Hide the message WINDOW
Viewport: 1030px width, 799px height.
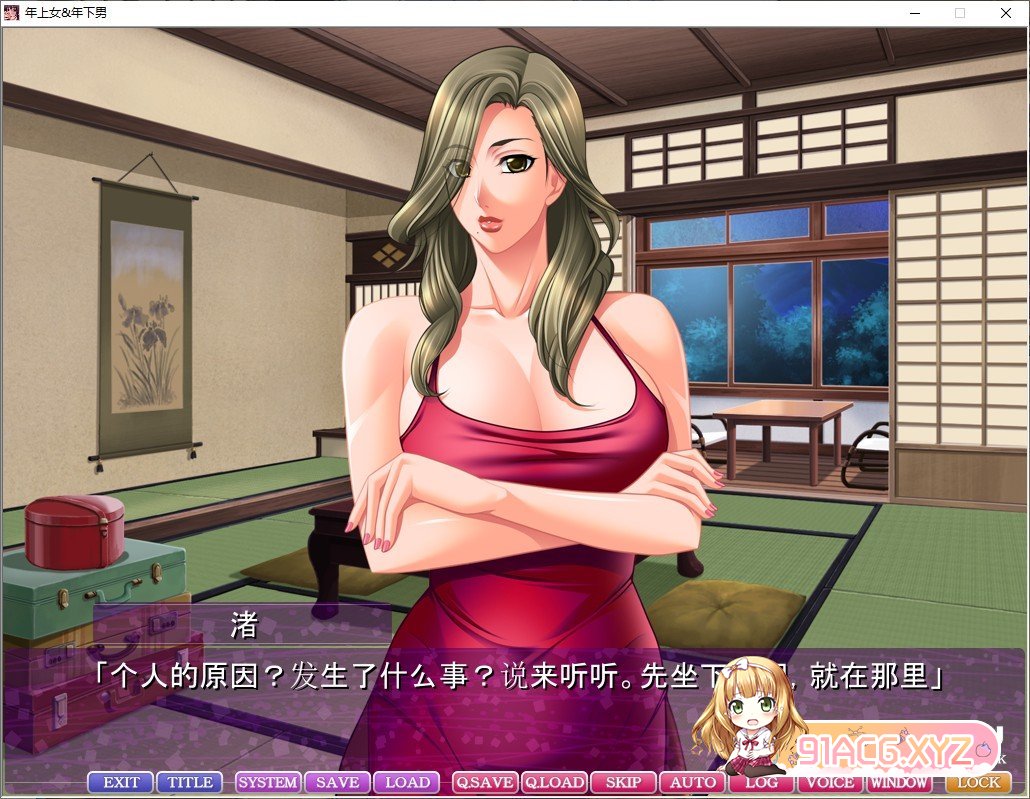point(898,783)
